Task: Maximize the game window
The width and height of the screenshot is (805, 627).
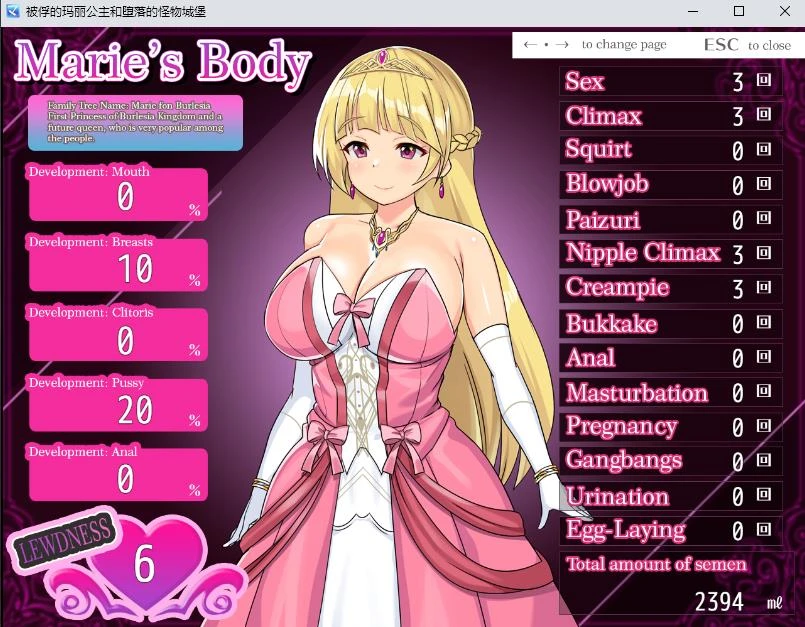Action: click(739, 11)
